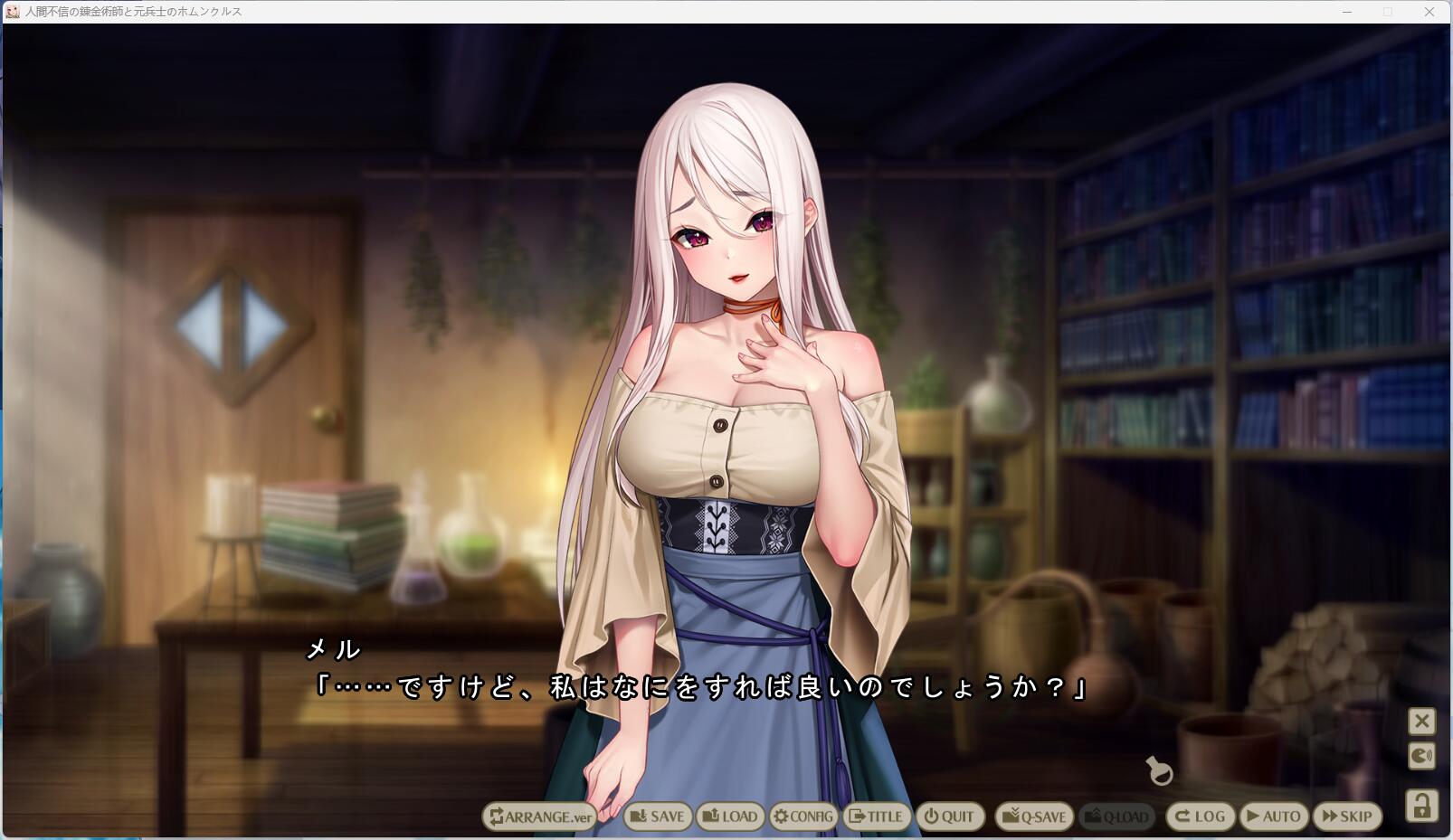Open the LOAD menu
This screenshot has height=840, width=1453.
(731, 816)
